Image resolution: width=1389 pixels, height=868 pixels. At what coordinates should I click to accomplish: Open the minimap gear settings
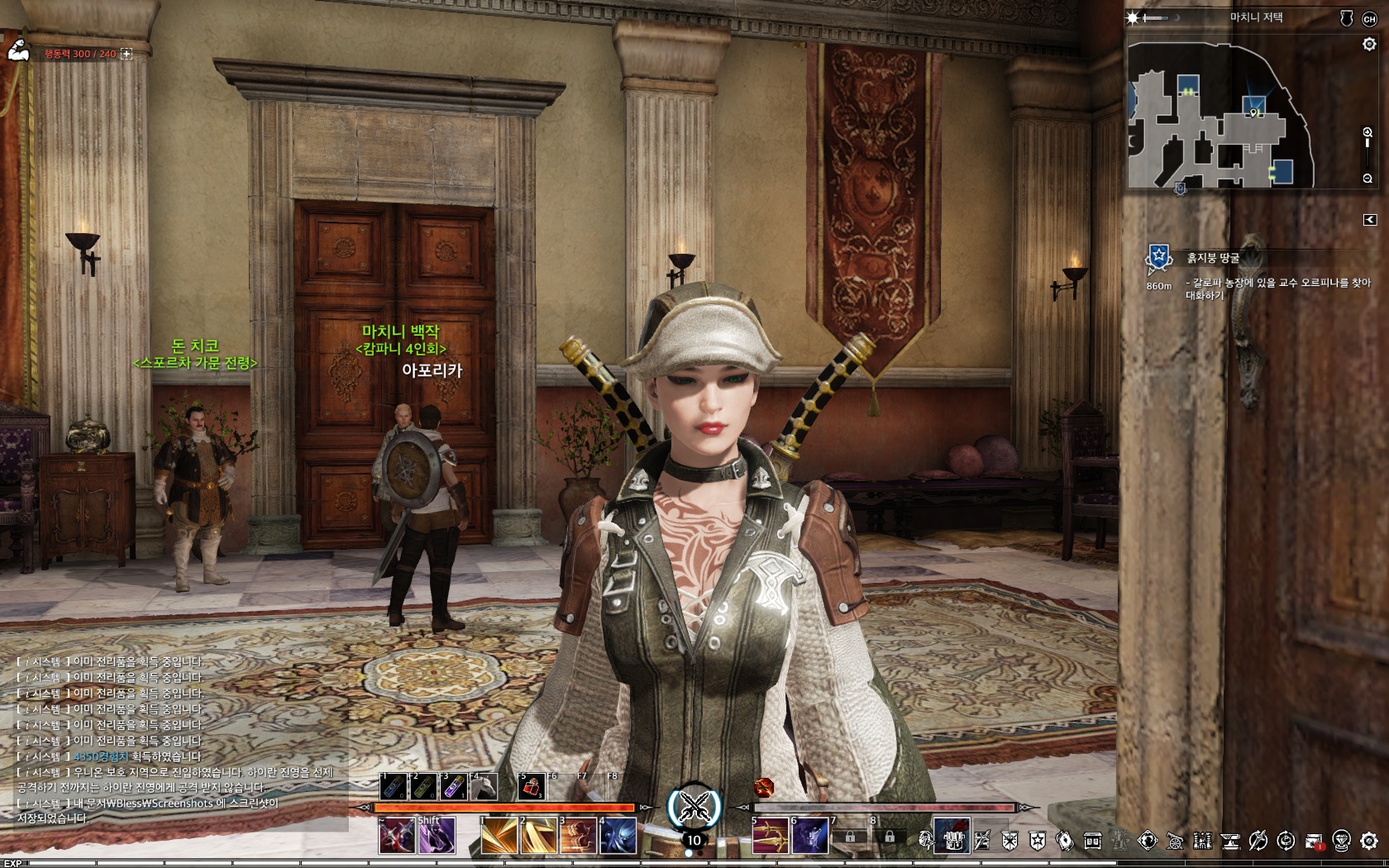pos(1369,45)
